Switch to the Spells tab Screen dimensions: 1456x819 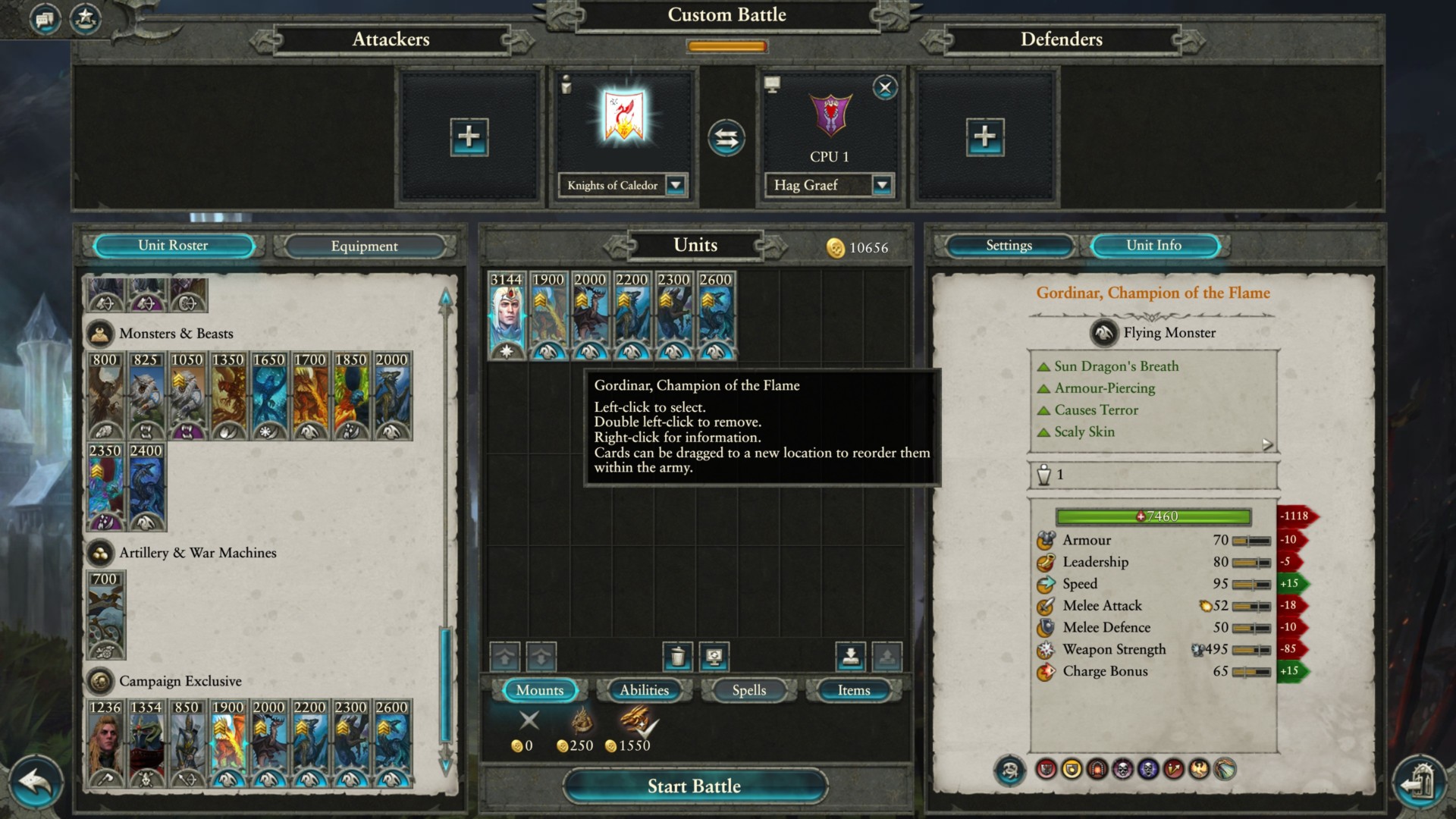click(x=748, y=690)
